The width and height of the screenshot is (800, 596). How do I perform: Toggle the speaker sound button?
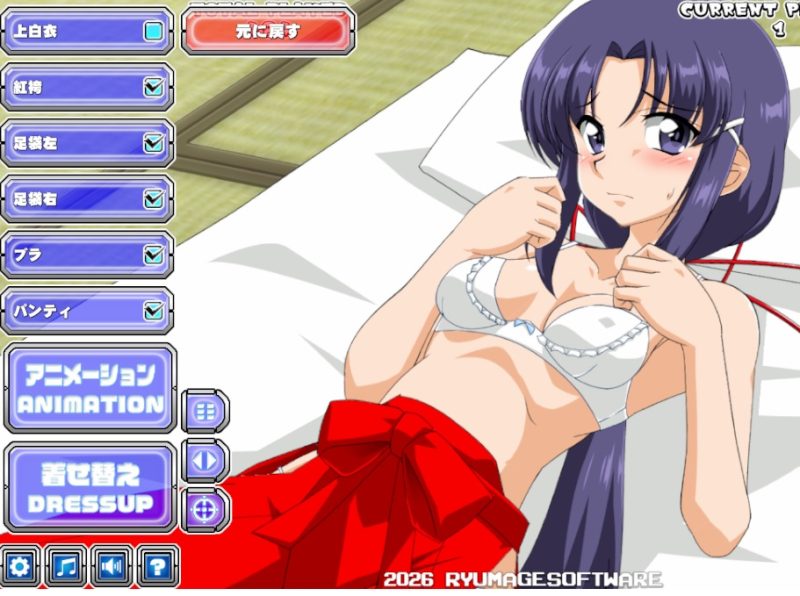pyautogui.click(x=112, y=568)
